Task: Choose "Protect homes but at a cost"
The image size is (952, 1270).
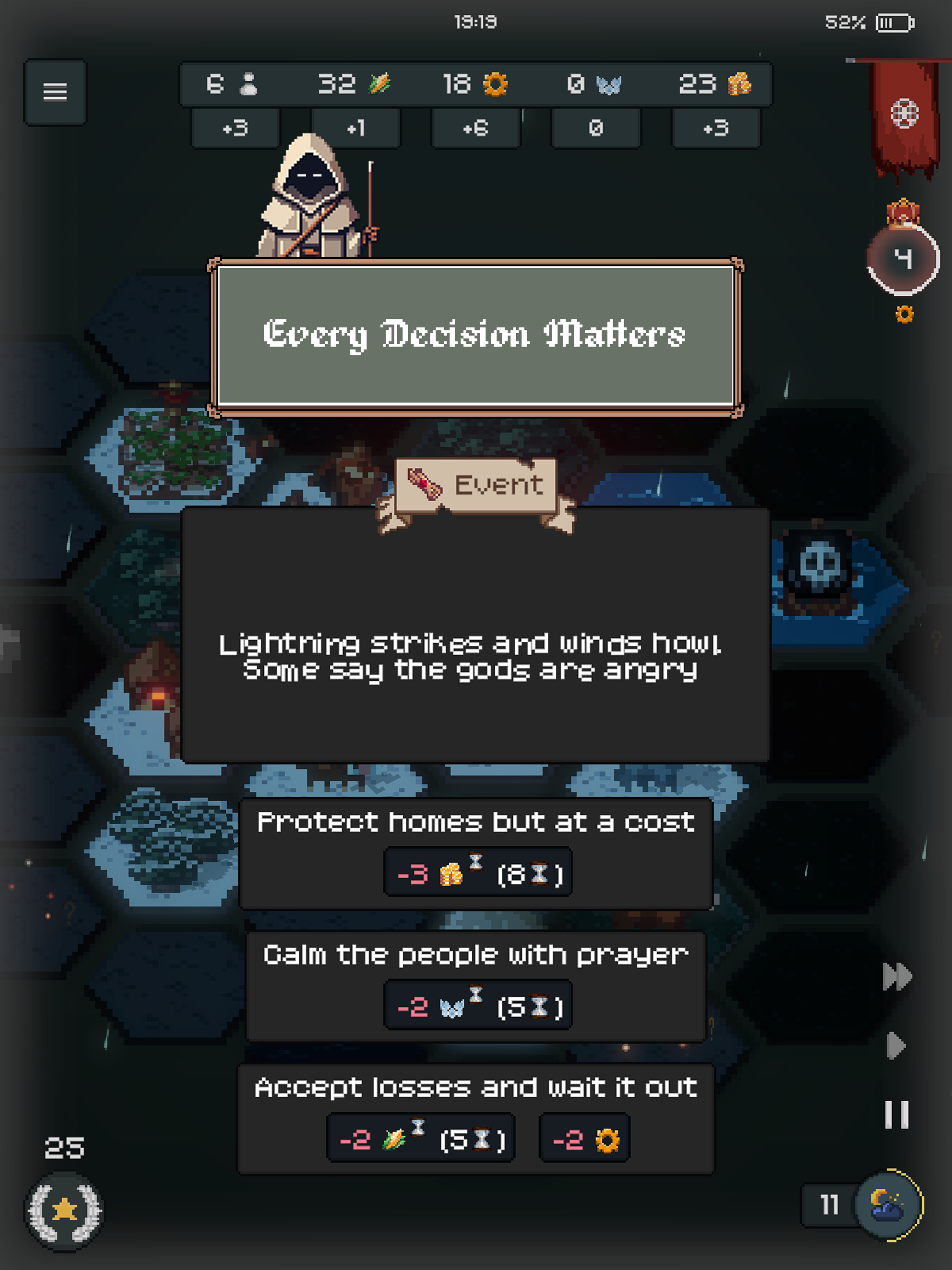Action: pos(476,852)
